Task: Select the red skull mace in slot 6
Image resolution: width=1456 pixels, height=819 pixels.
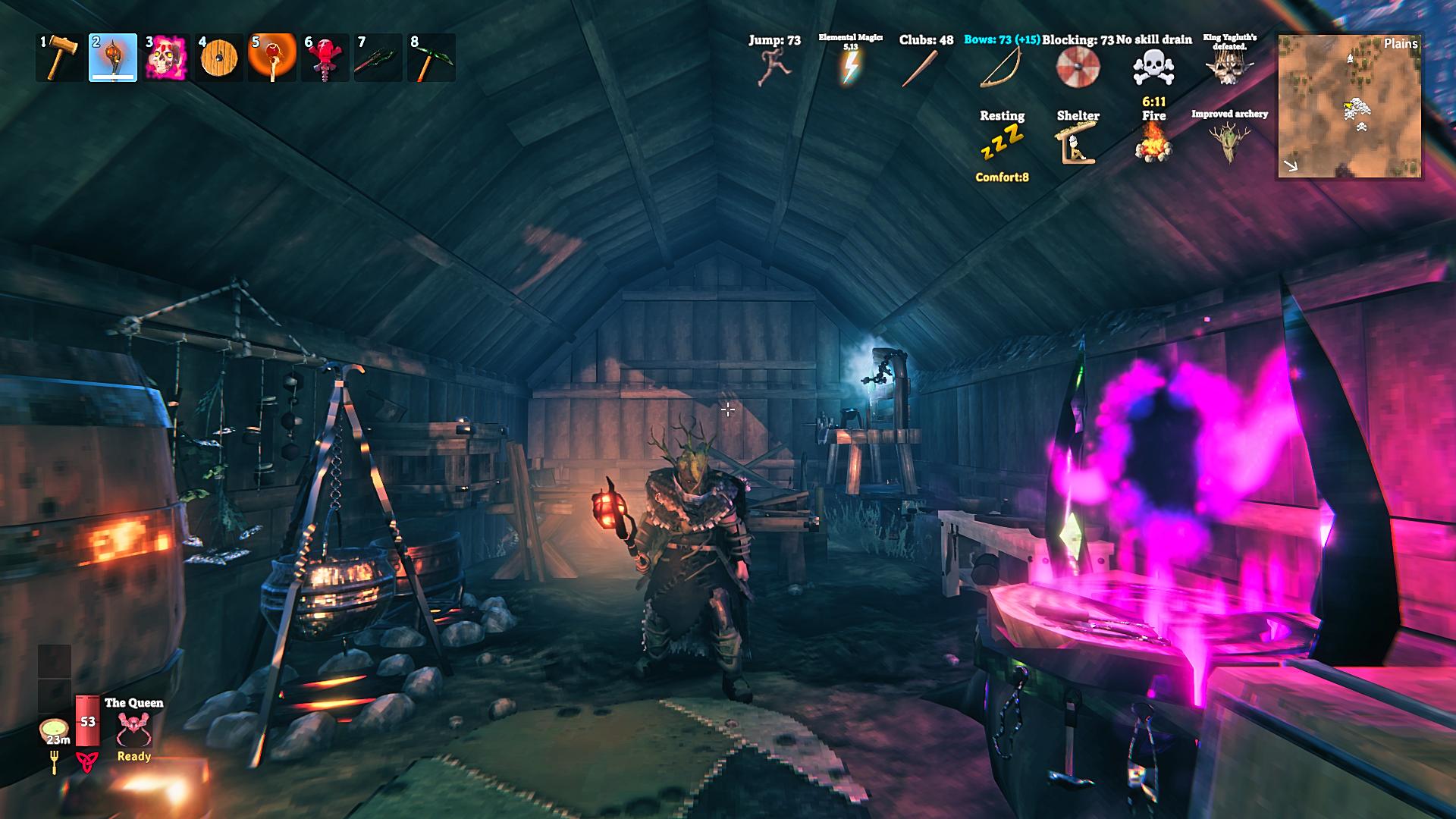Action: point(325,58)
